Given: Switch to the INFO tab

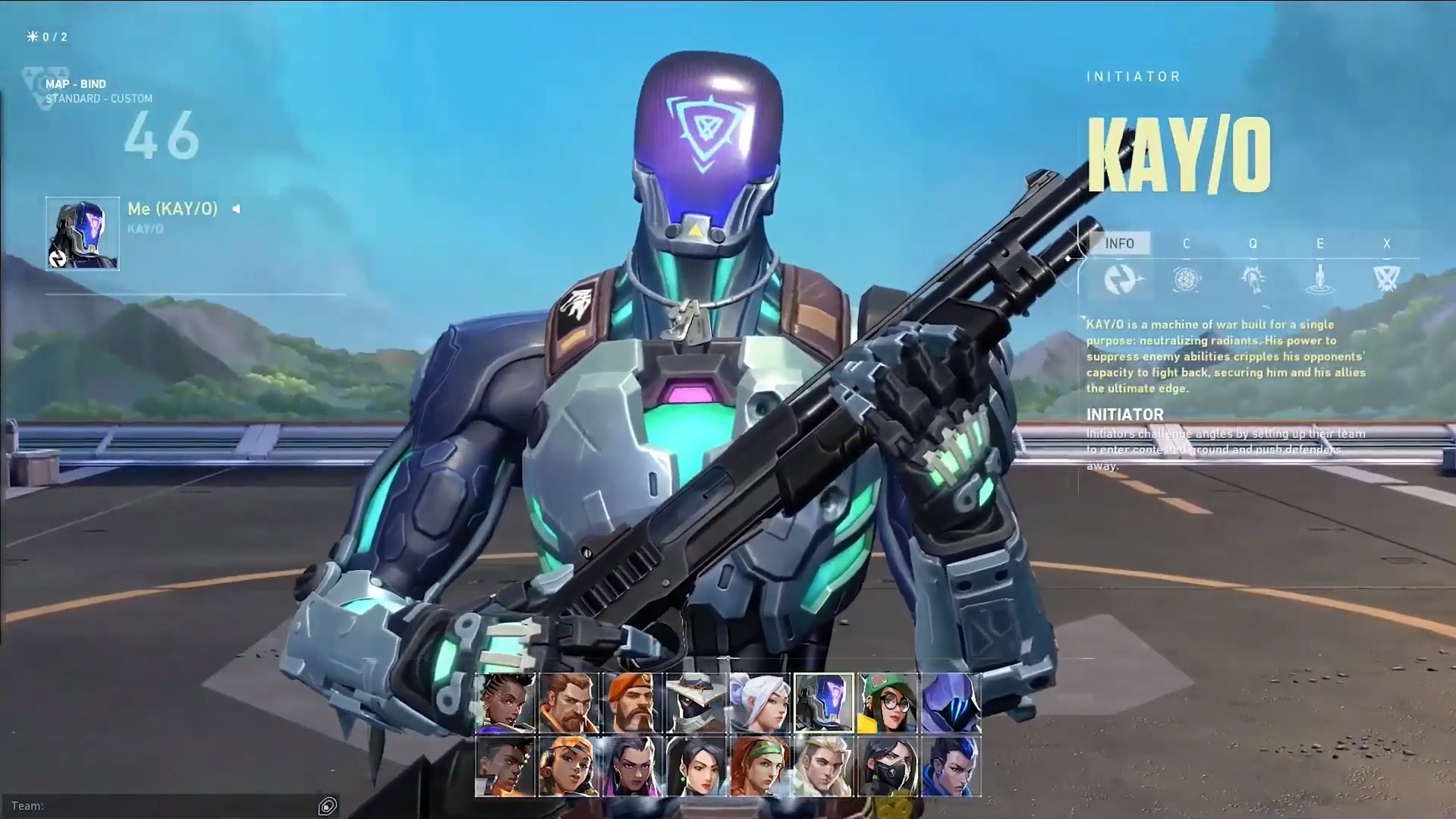Looking at the screenshot, I should (1121, 244).
